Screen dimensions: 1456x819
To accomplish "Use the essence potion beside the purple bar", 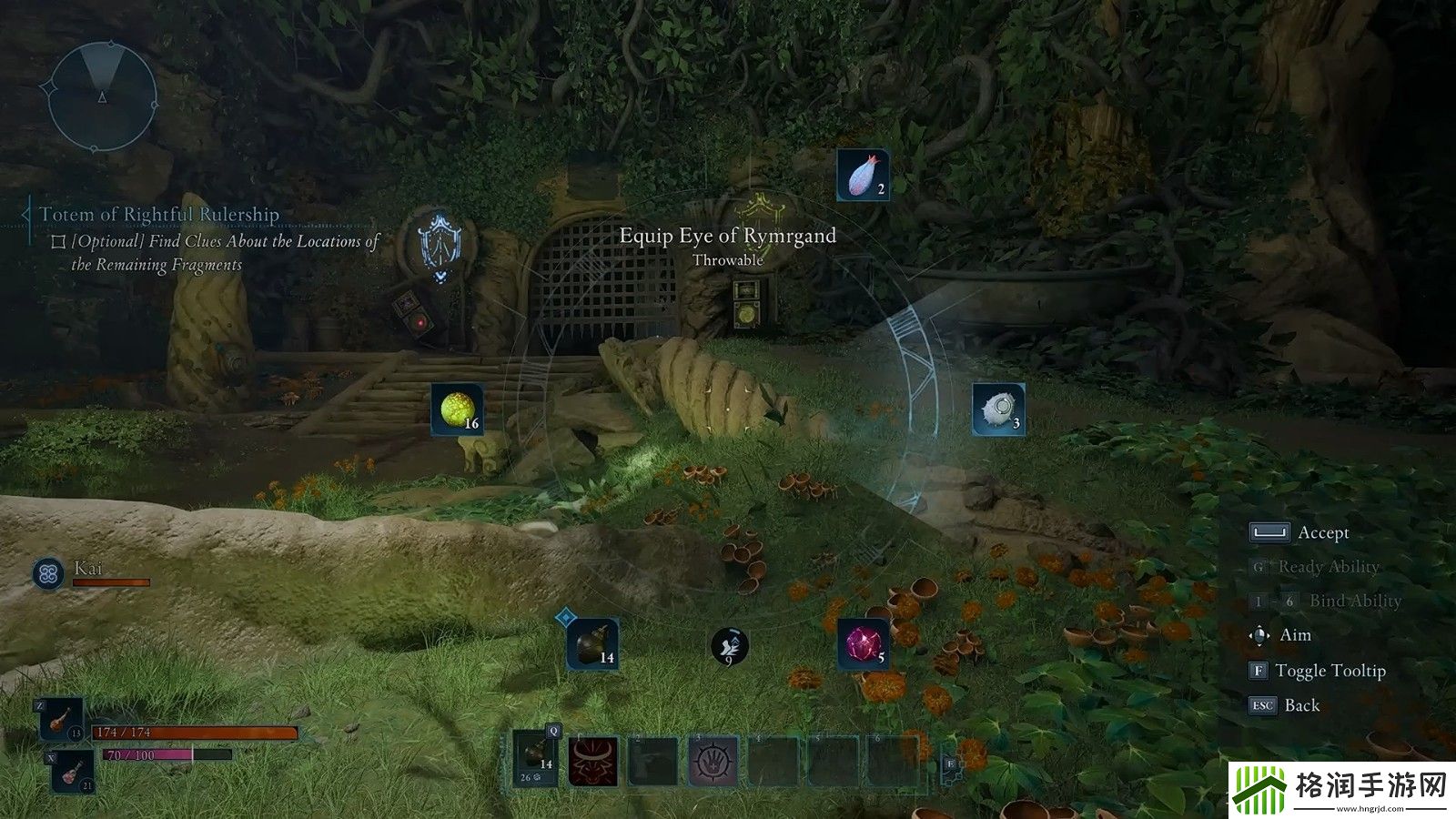I will coord(71,772).
